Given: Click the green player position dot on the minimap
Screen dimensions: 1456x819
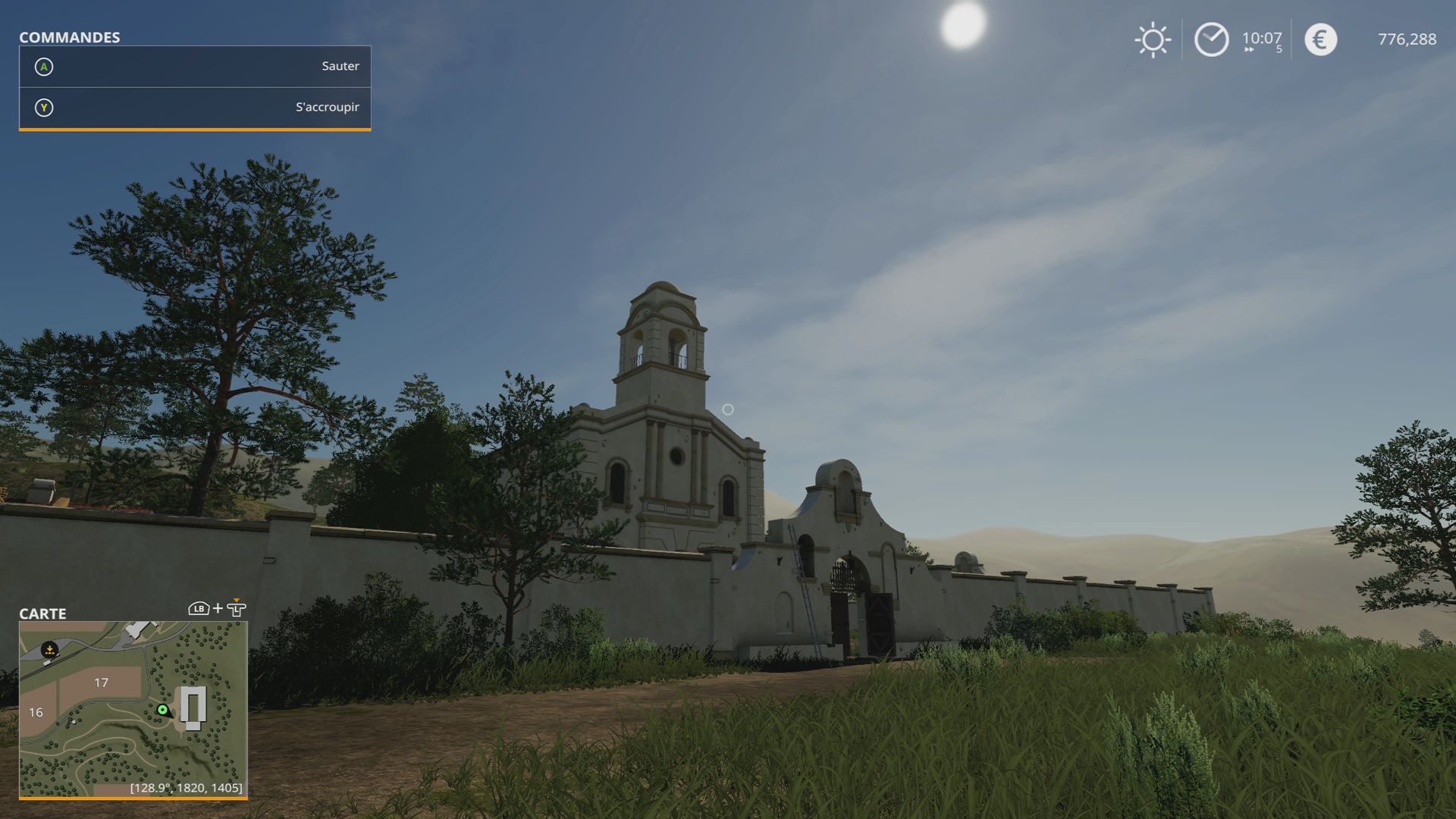Looking at the screenshot, I should click(x=162, y=711).
